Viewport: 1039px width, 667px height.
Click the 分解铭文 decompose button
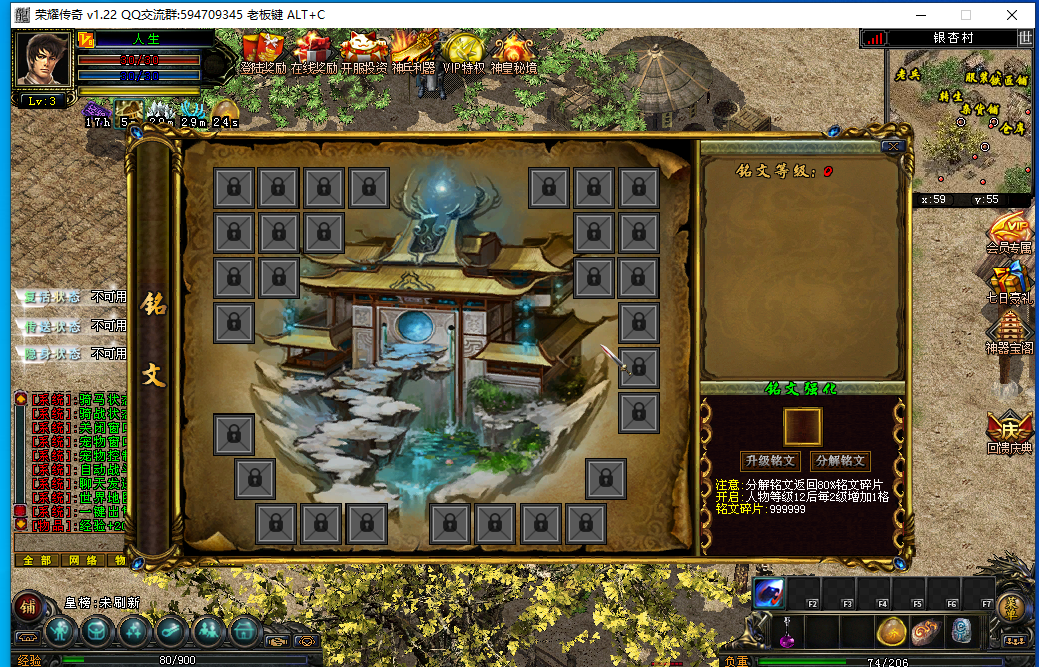(840, 461)
